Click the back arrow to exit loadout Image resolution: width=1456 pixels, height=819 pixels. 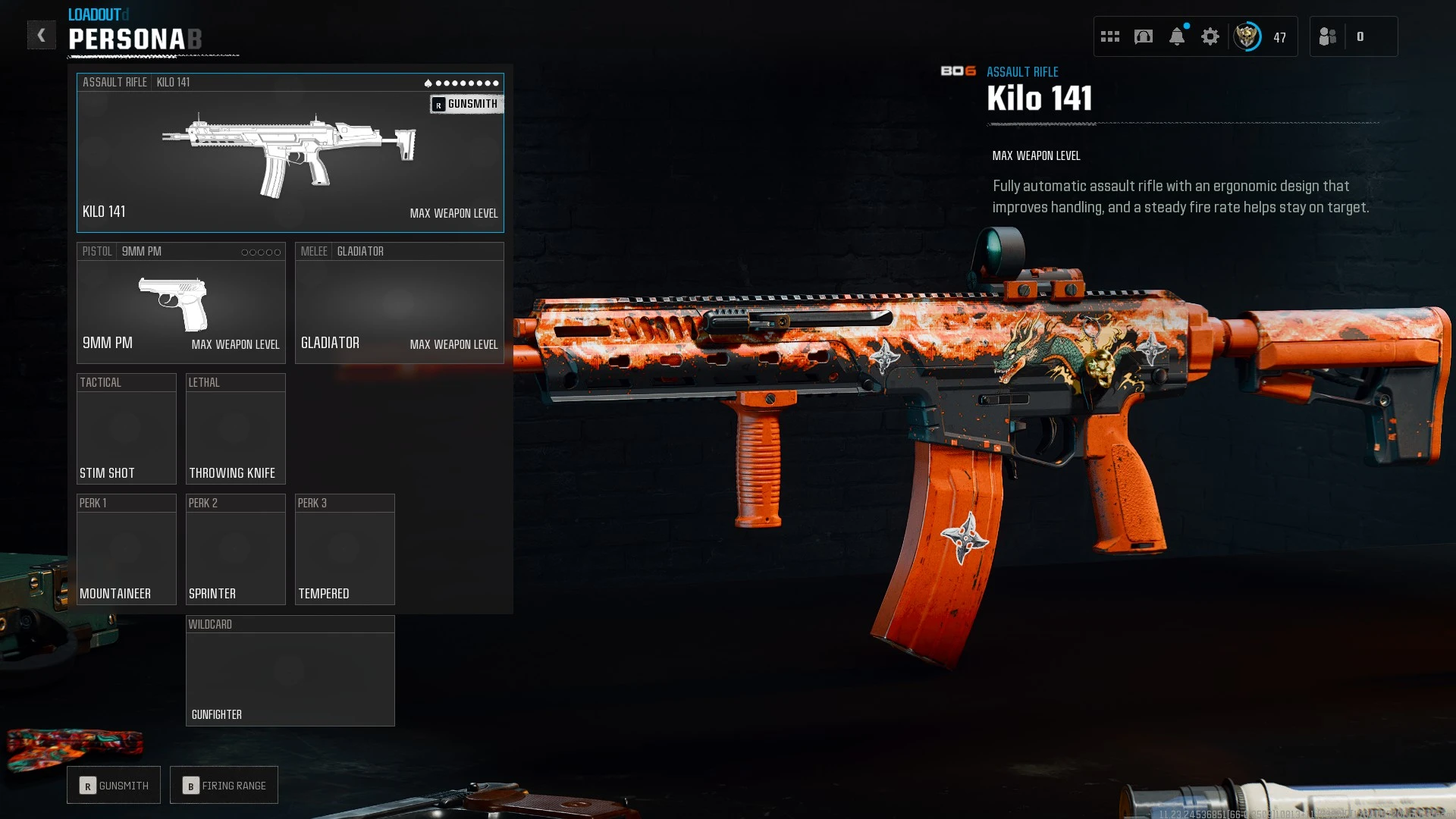(42, 35)
